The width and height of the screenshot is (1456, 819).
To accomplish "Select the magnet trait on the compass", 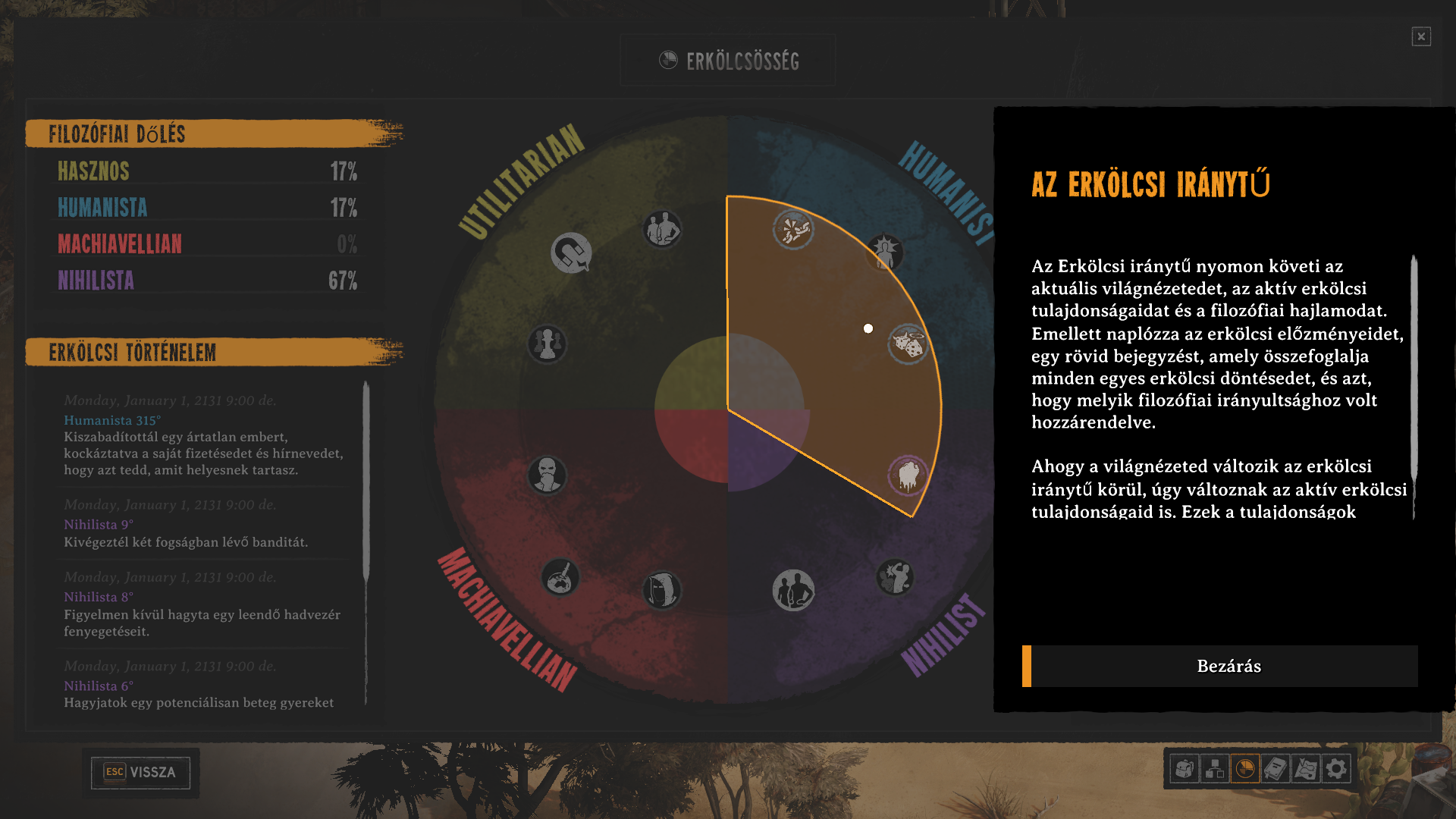I will coord(571,253).
